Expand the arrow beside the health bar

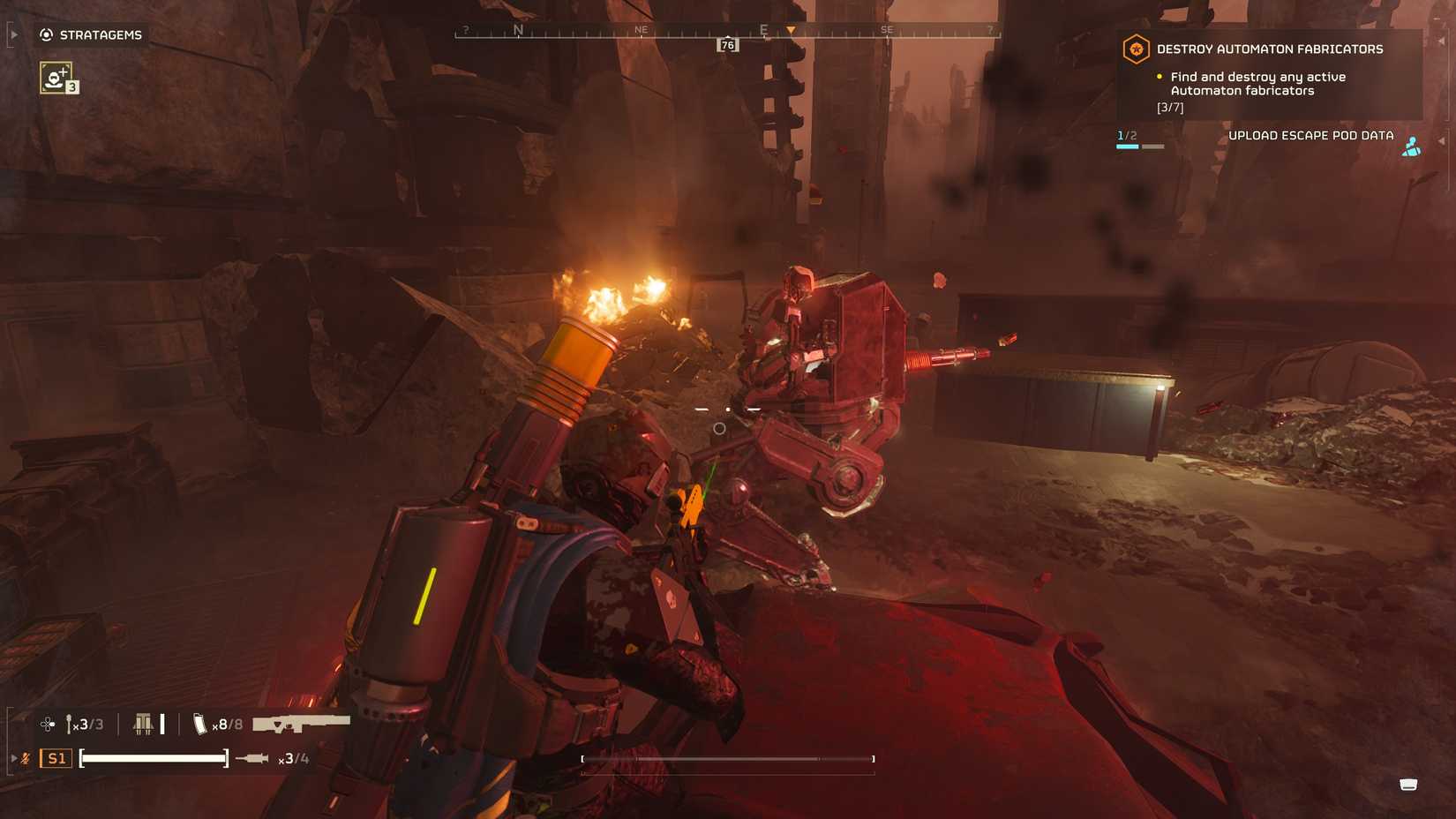click(14, 758)
